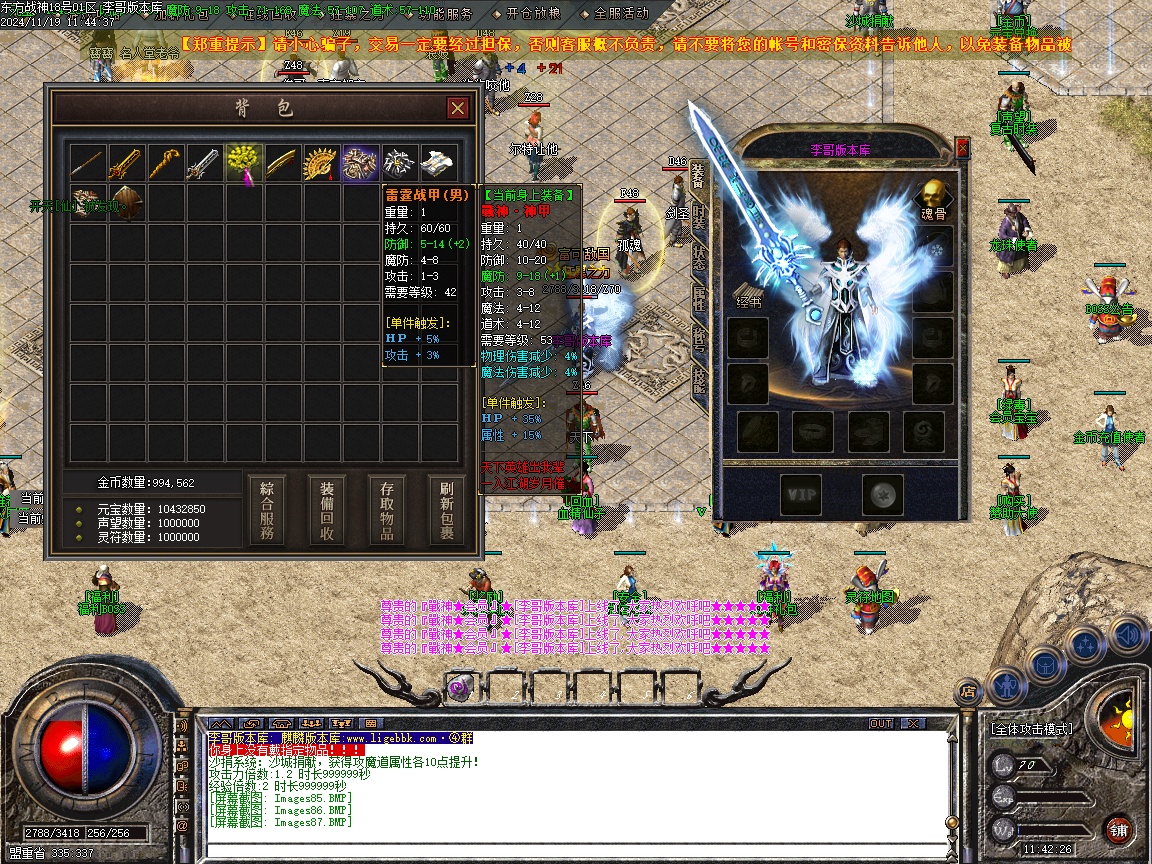Switch to the 时装 costume tab

(699, 217)
